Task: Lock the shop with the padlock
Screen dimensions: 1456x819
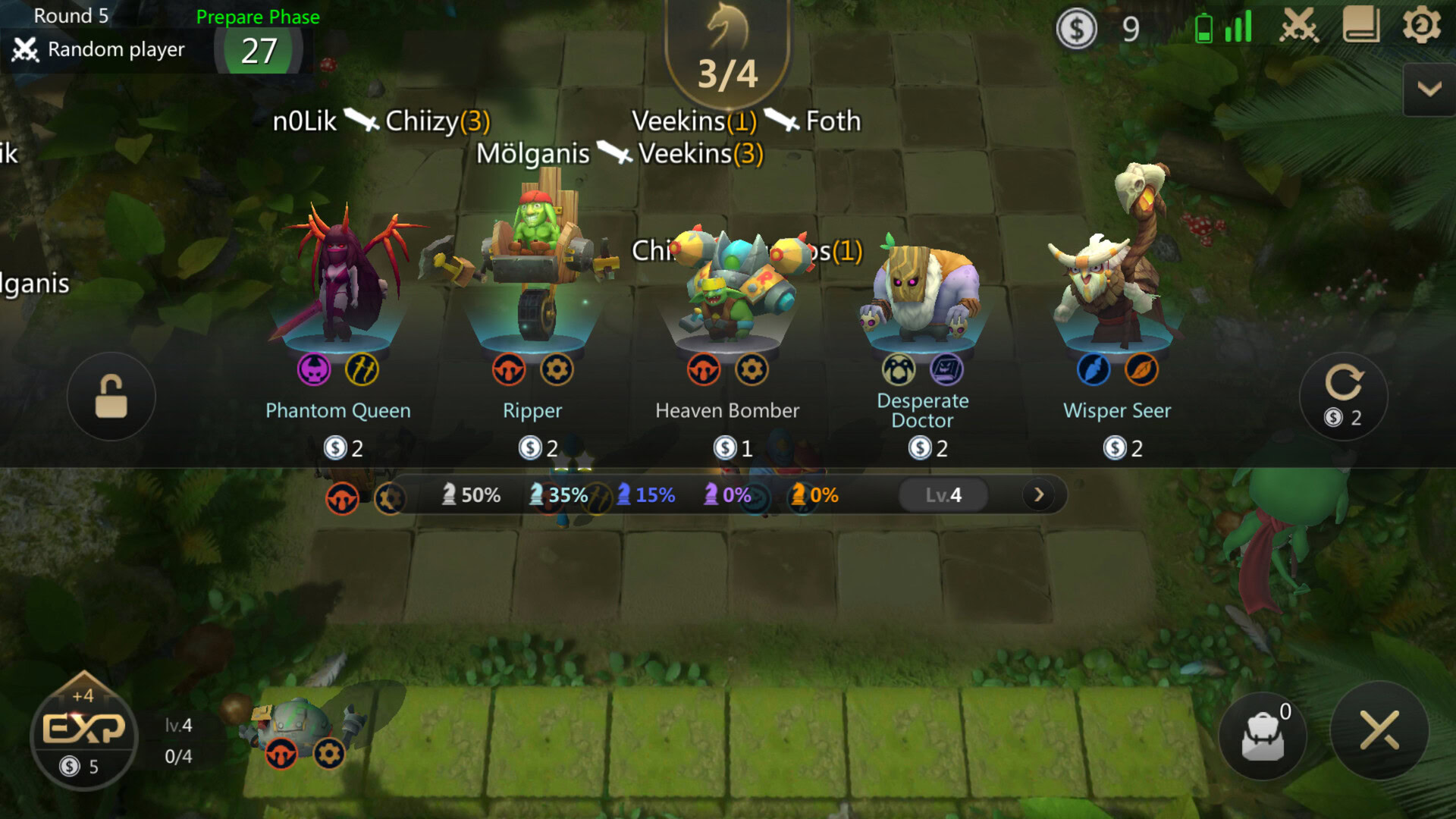Action: (x=111, y=396)
